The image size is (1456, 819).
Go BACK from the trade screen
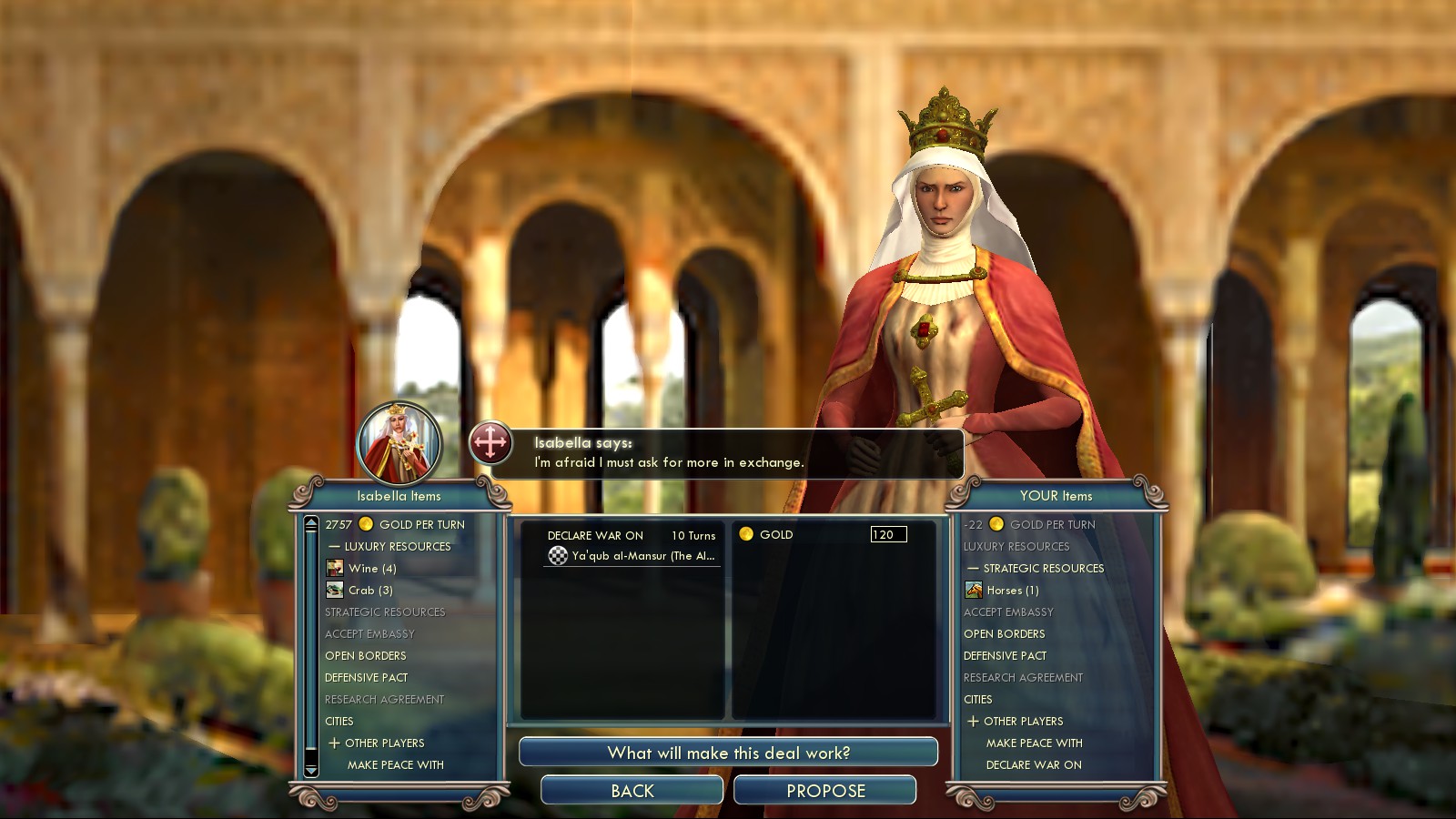pos(632,791)
